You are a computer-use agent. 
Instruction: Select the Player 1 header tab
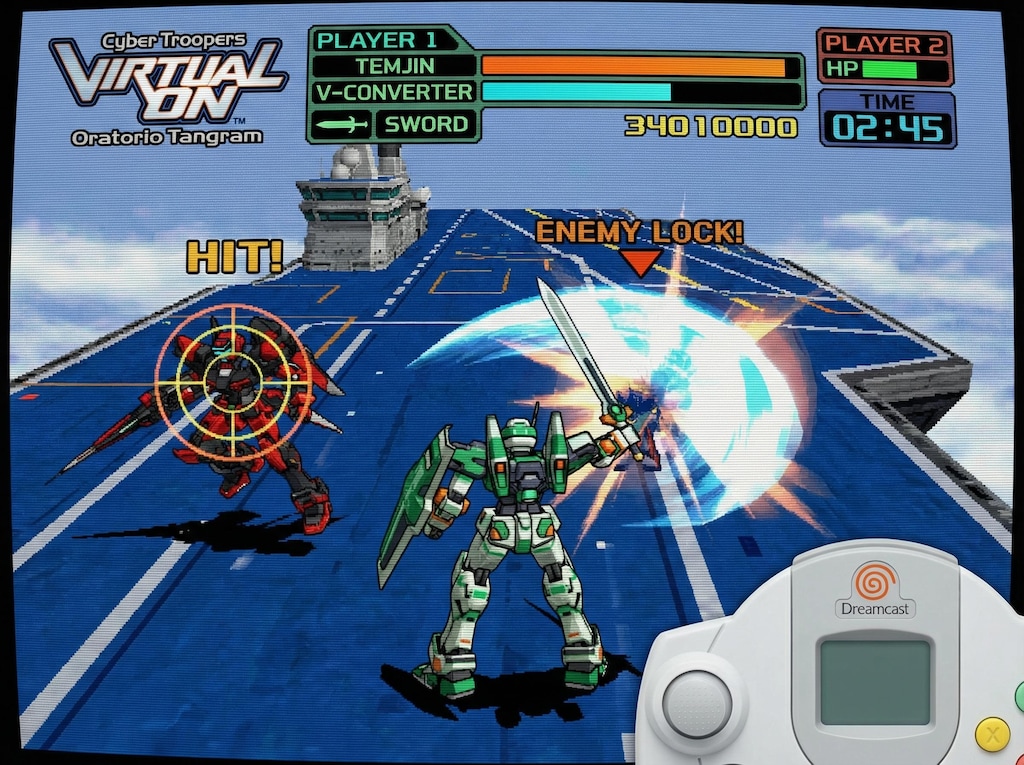click(377, 40)
